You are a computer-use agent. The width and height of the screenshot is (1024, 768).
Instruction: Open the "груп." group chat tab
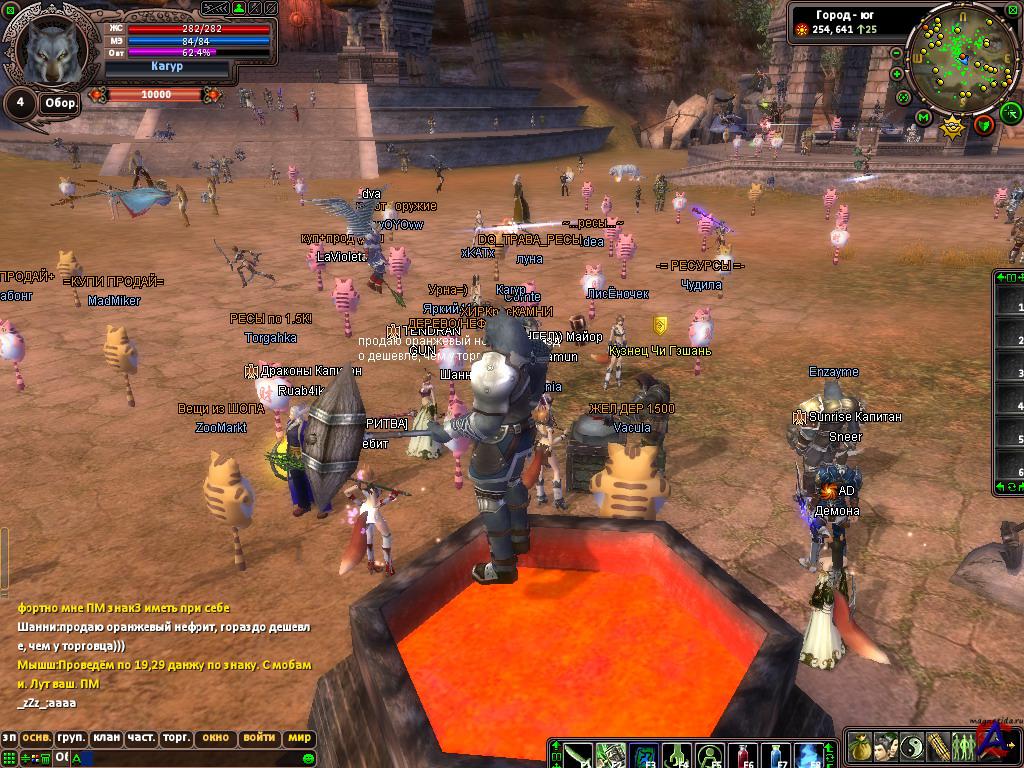click(71, 738)
